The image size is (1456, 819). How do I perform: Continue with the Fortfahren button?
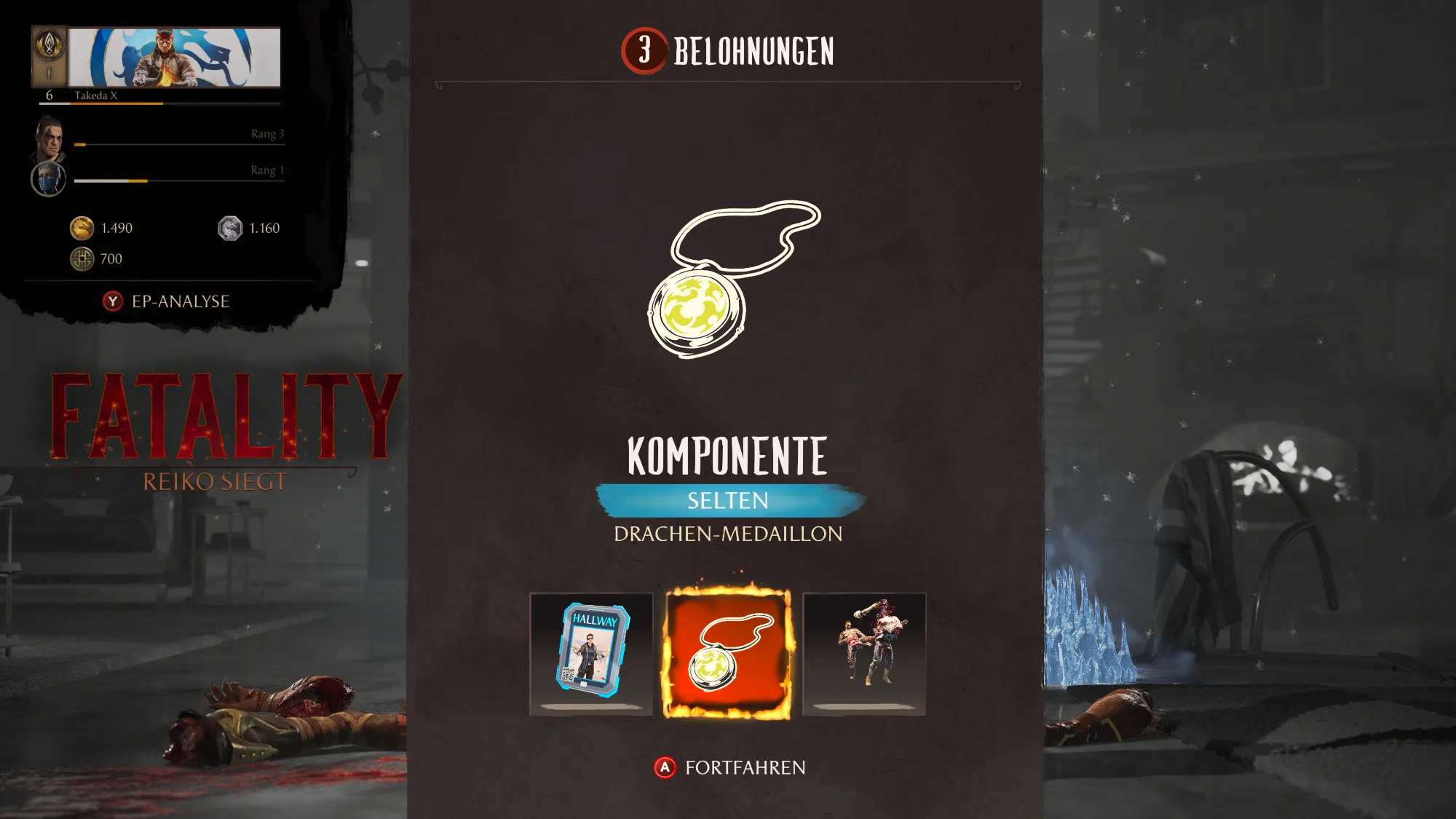(x=730, y=767)
